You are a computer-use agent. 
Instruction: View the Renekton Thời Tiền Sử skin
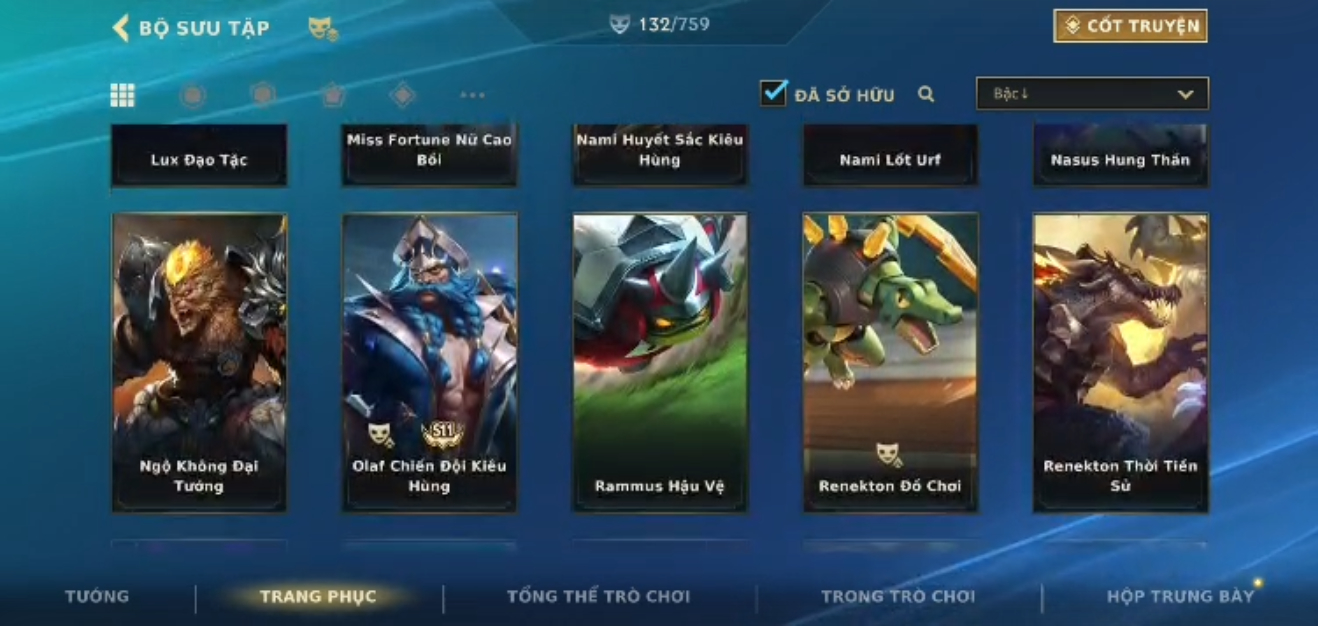[x=1120, y=362]
